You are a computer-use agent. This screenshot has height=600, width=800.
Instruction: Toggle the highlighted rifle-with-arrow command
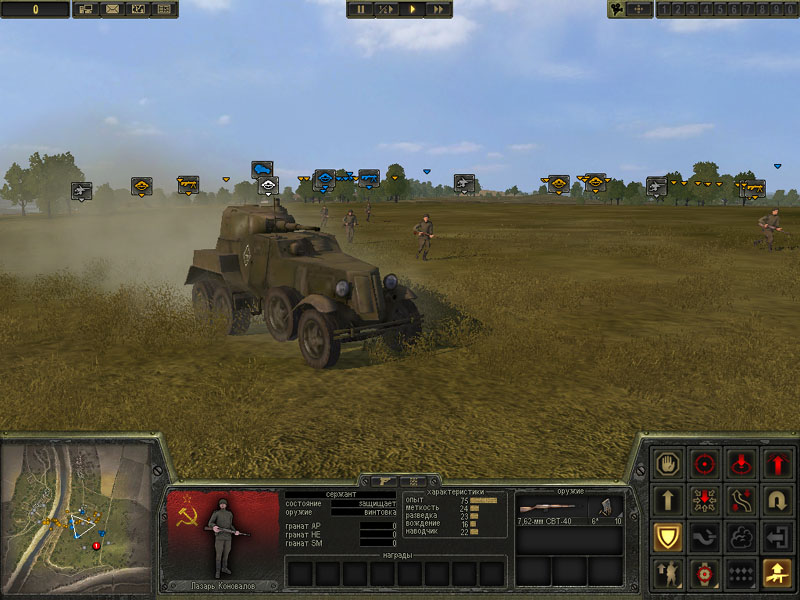click(x=777, y=573)
